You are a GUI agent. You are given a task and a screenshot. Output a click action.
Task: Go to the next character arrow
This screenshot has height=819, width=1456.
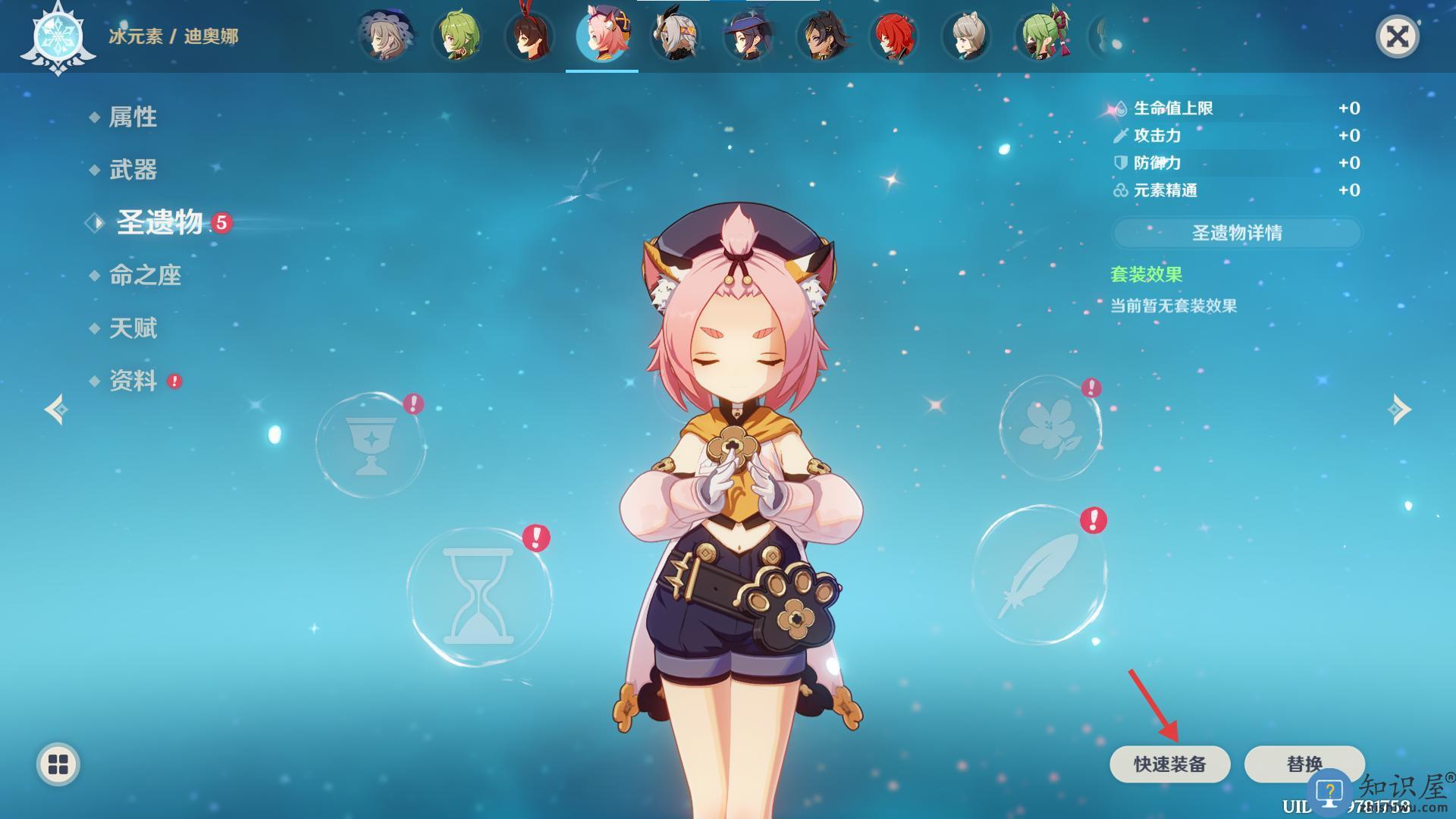pyautogui.click(x=1399, y=409)
